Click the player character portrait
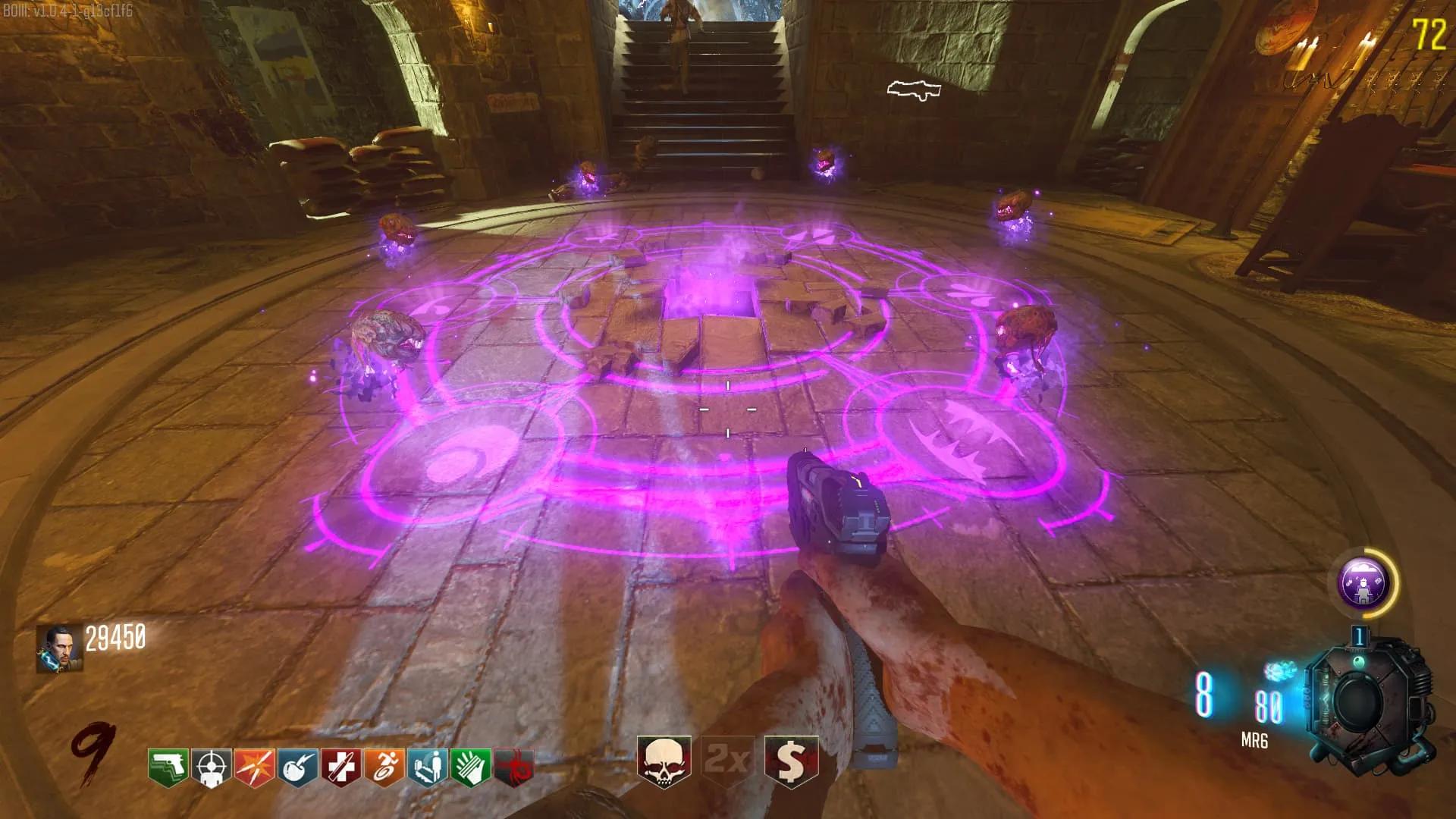 [x=60, y=649]
